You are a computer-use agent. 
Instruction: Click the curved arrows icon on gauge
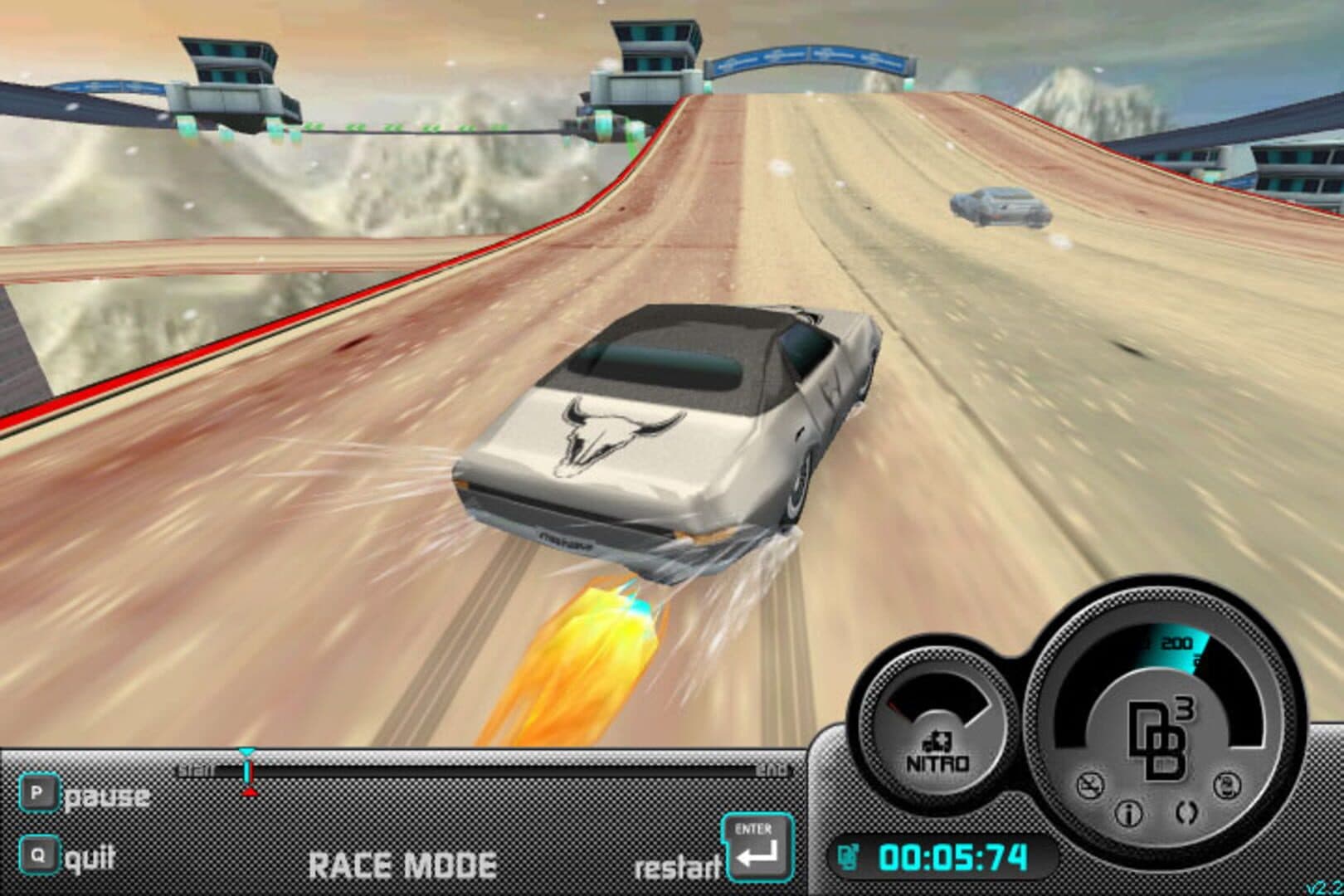[x=1186, y=812]
